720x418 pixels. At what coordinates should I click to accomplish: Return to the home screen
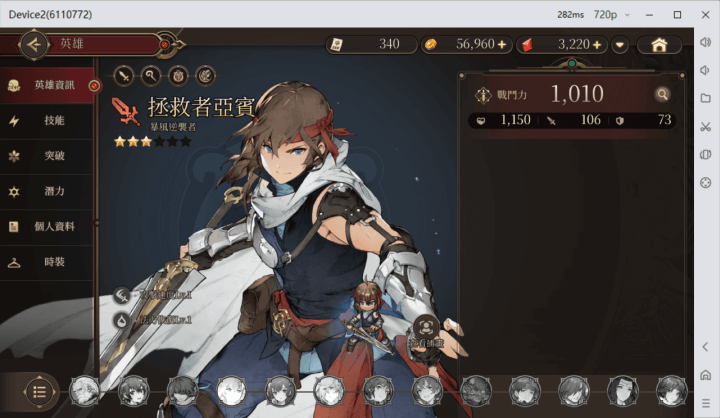click(659, 45)
